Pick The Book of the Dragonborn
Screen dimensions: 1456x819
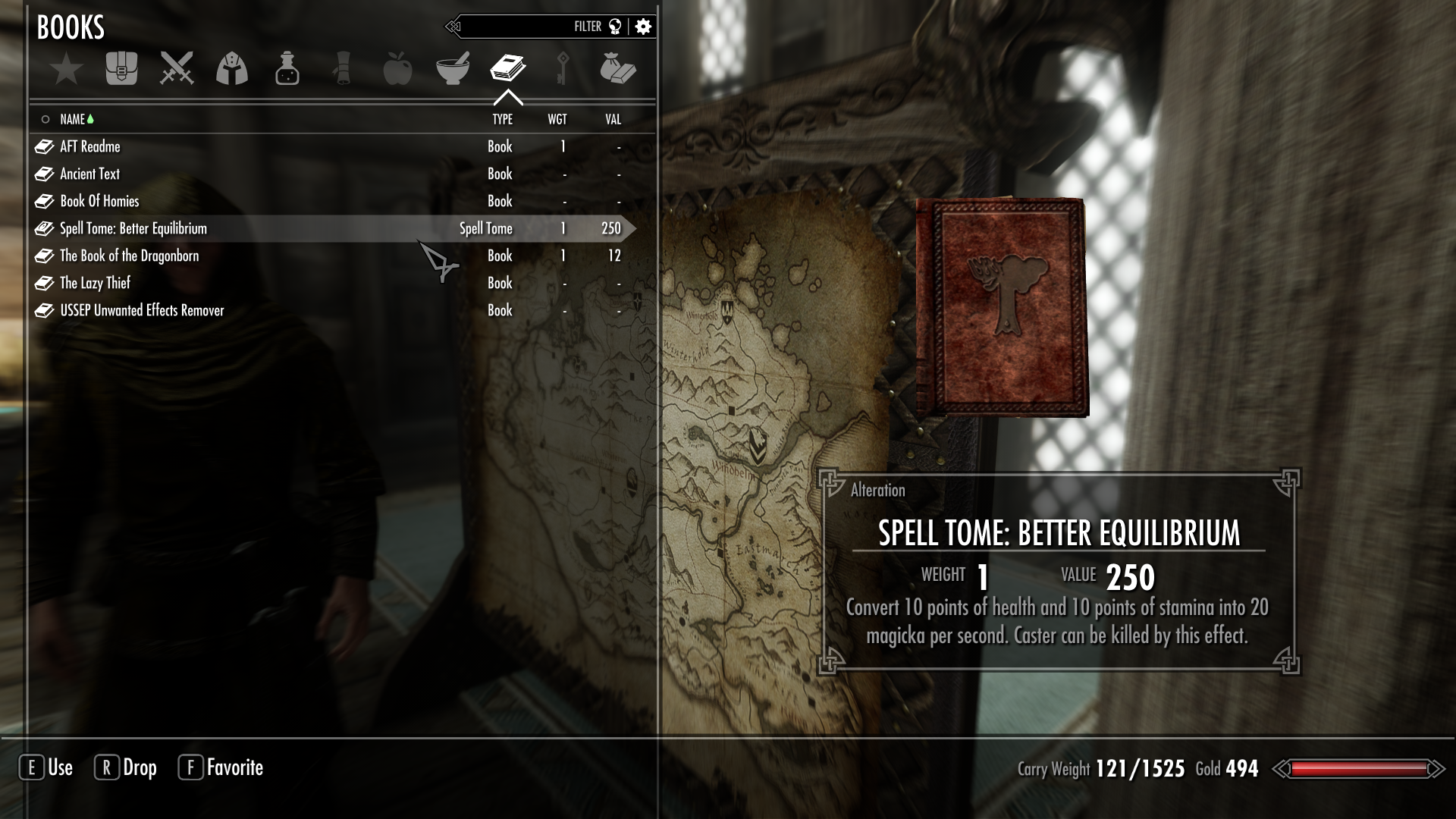[x=130, y=256]
